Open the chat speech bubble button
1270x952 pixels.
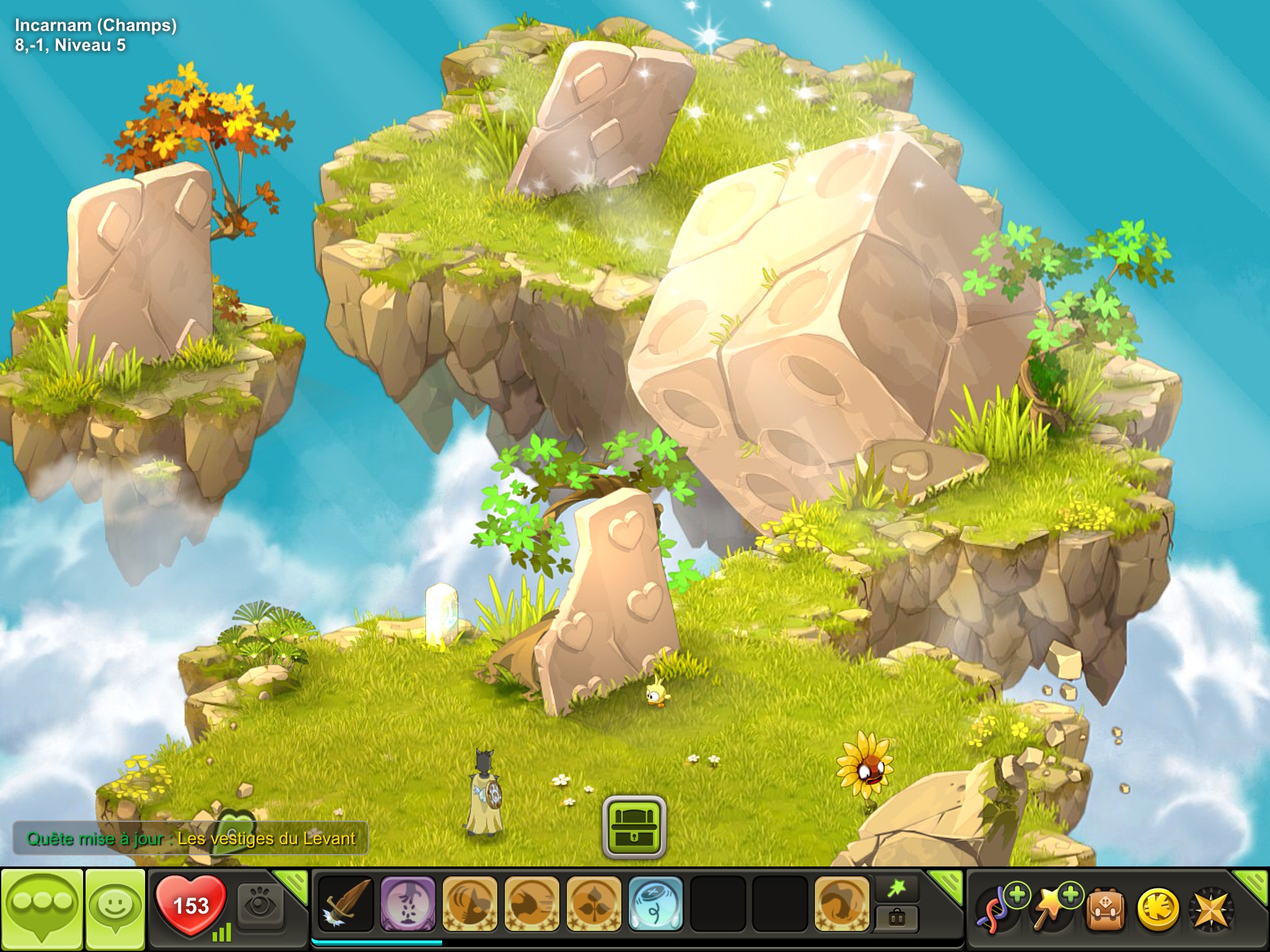click(x=42, y=909)
